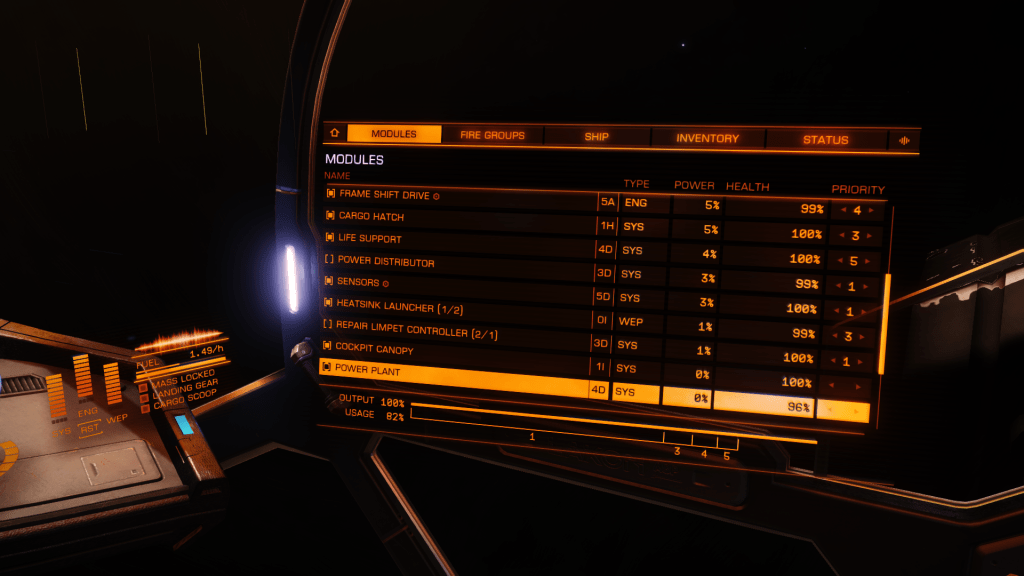The height and width of the screenshot is (576, 1024).
Task: Select the Modules tab
Action: point(394,134)
